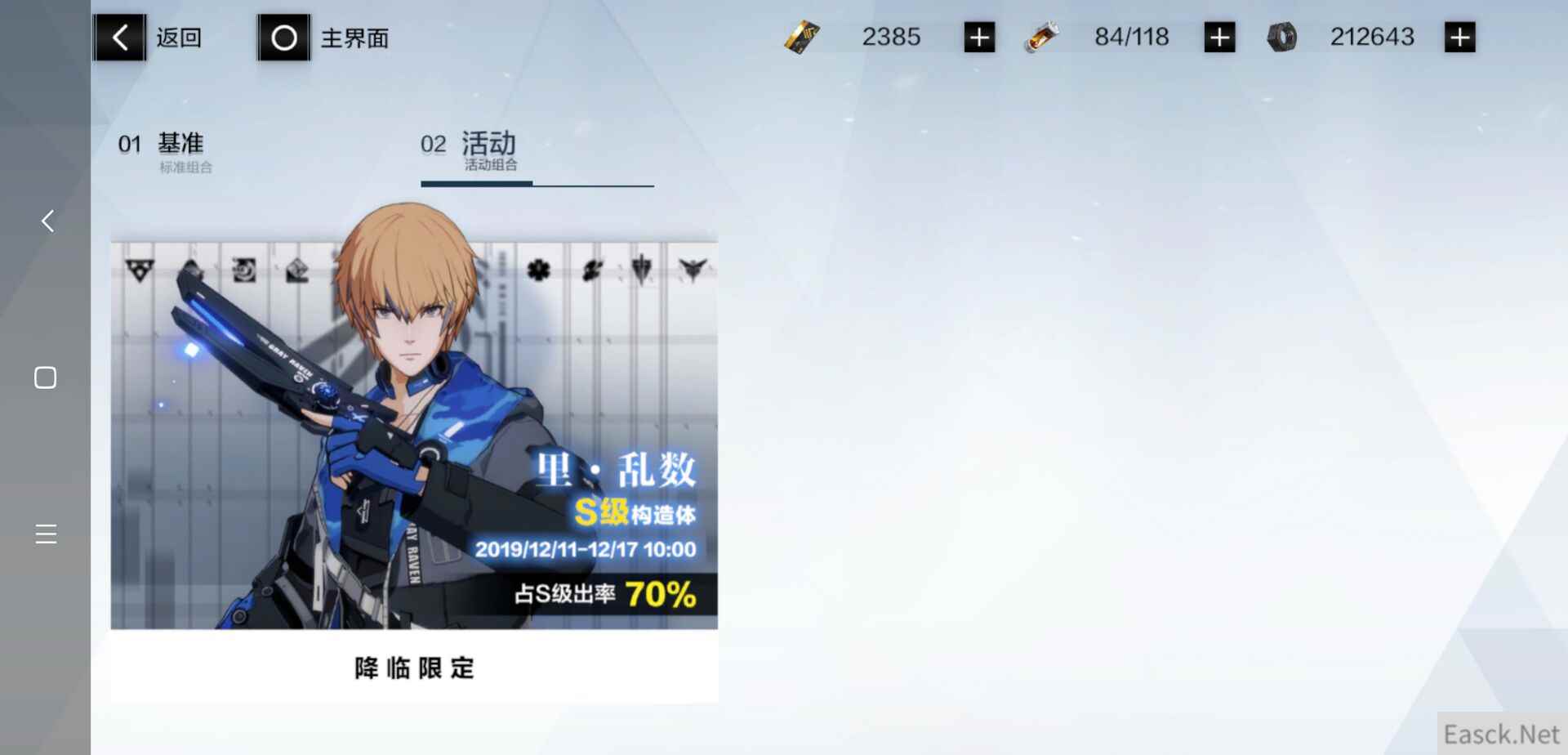Select the serum currency icon showing 84/118
Viewport: 1568px width, 755px height.
point(1044,37)
